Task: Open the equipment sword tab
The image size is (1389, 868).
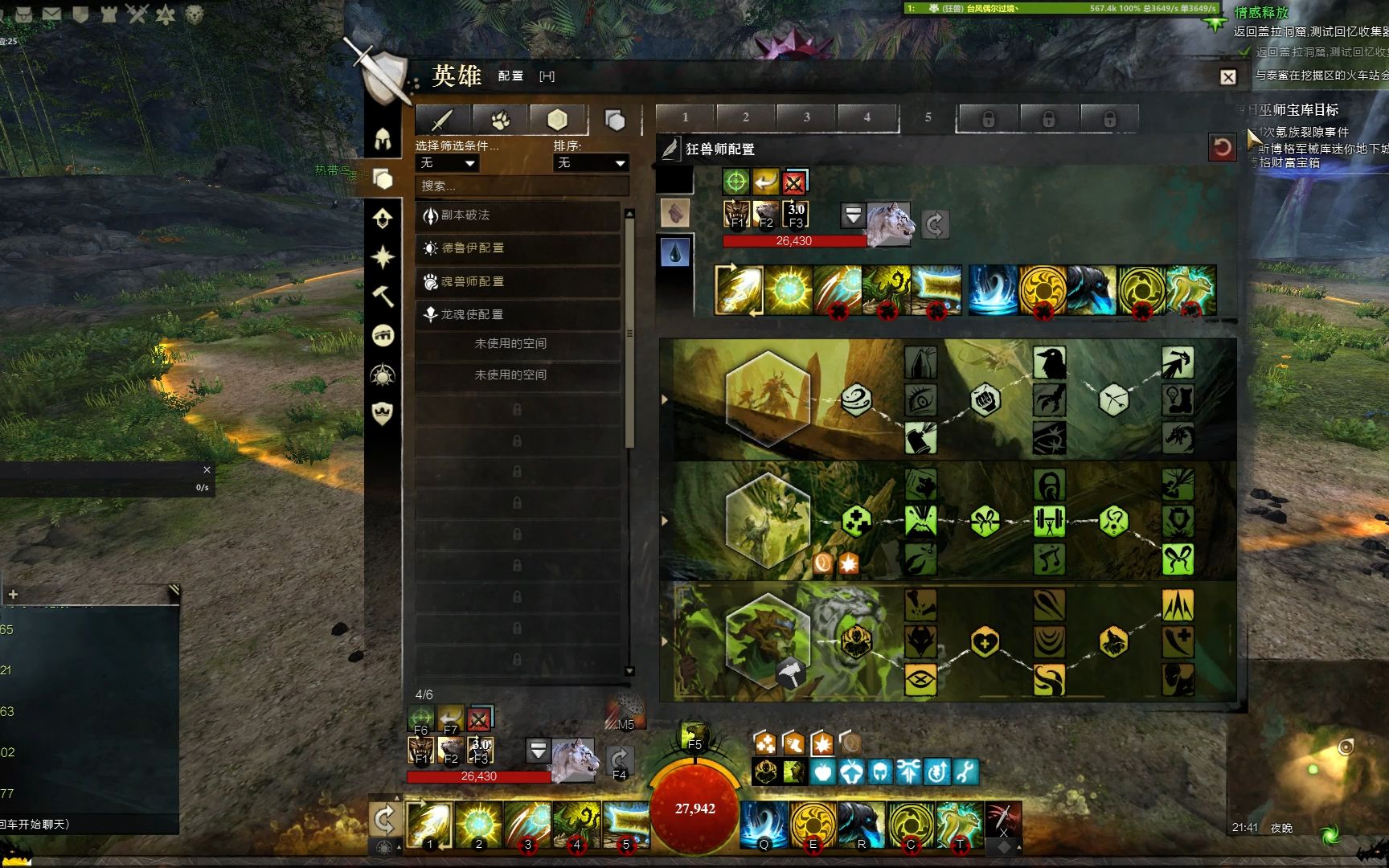Action: point(442,120)
